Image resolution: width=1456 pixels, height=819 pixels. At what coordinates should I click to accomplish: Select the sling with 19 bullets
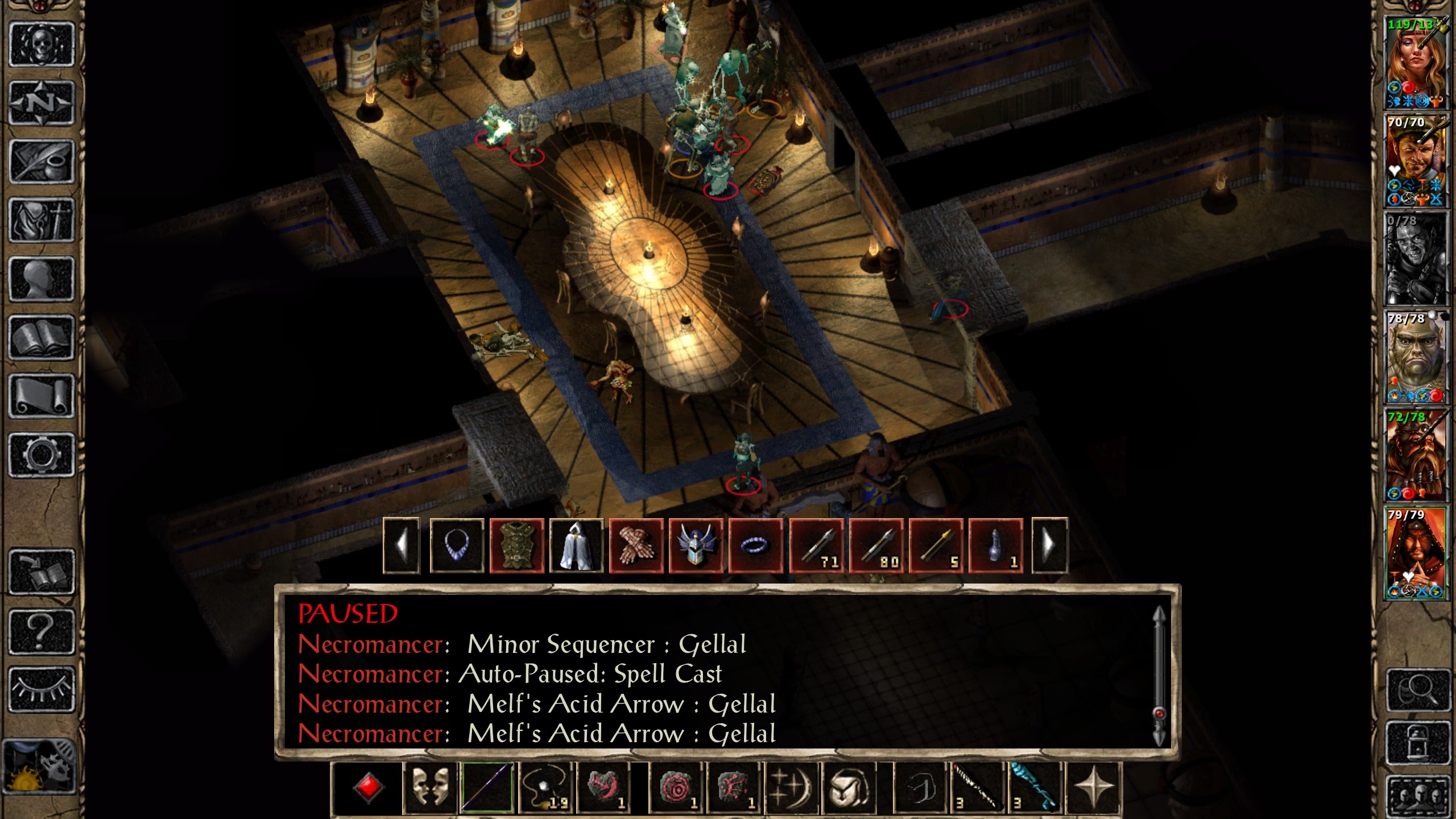point(545,788)
